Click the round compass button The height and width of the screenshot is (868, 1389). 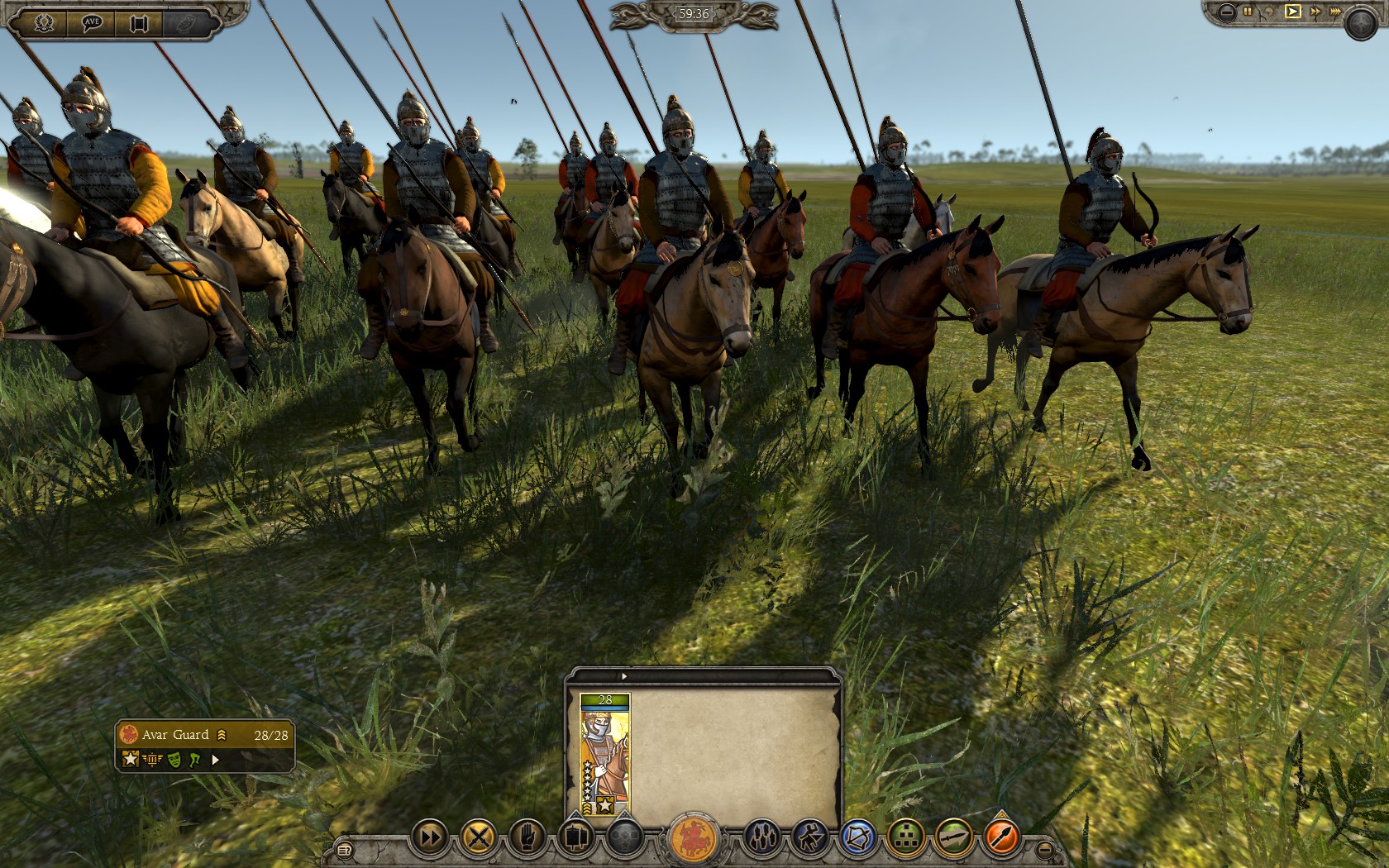tap(1360, 24)
